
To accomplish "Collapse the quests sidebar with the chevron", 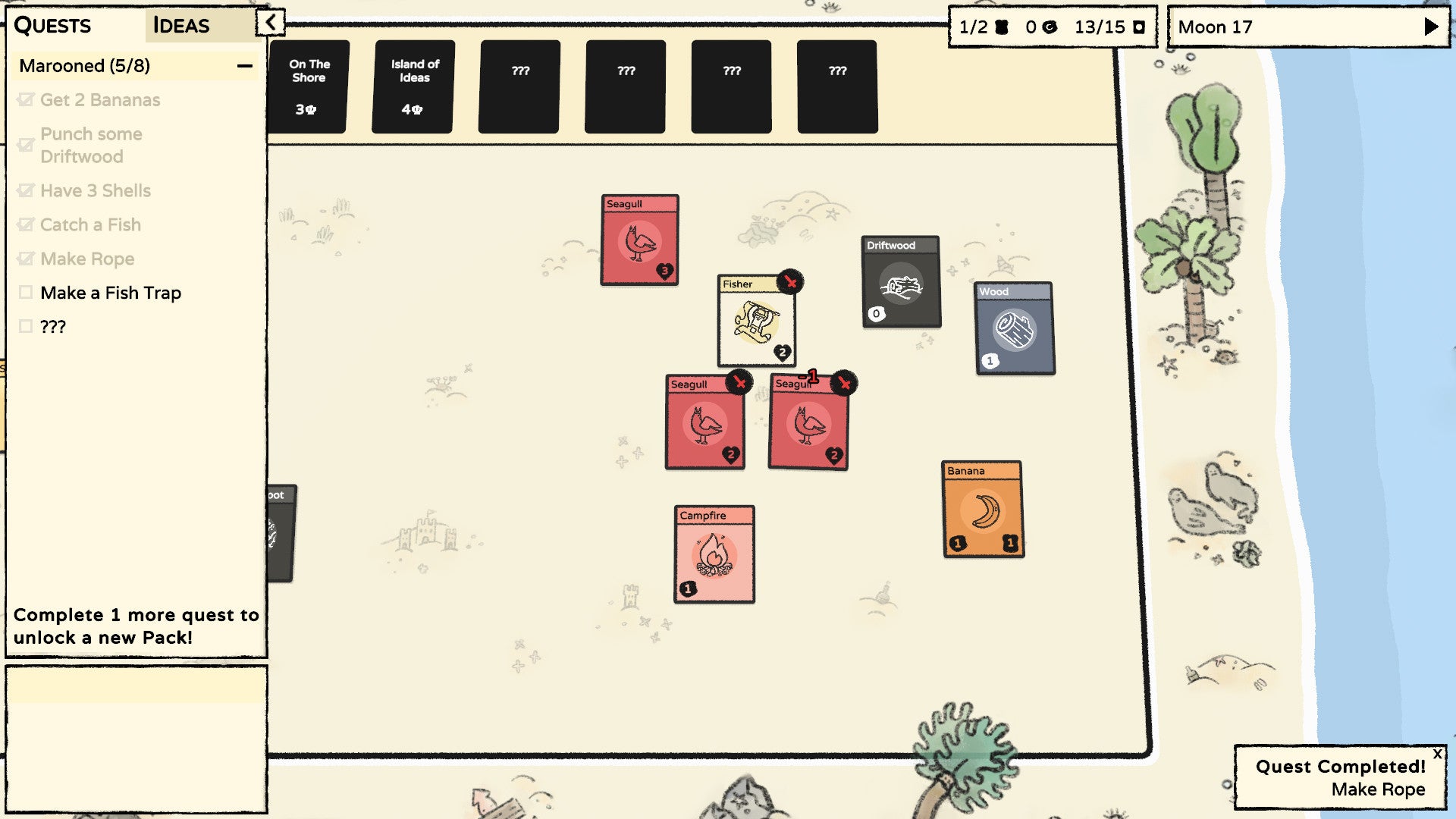I will coord(269,22).
